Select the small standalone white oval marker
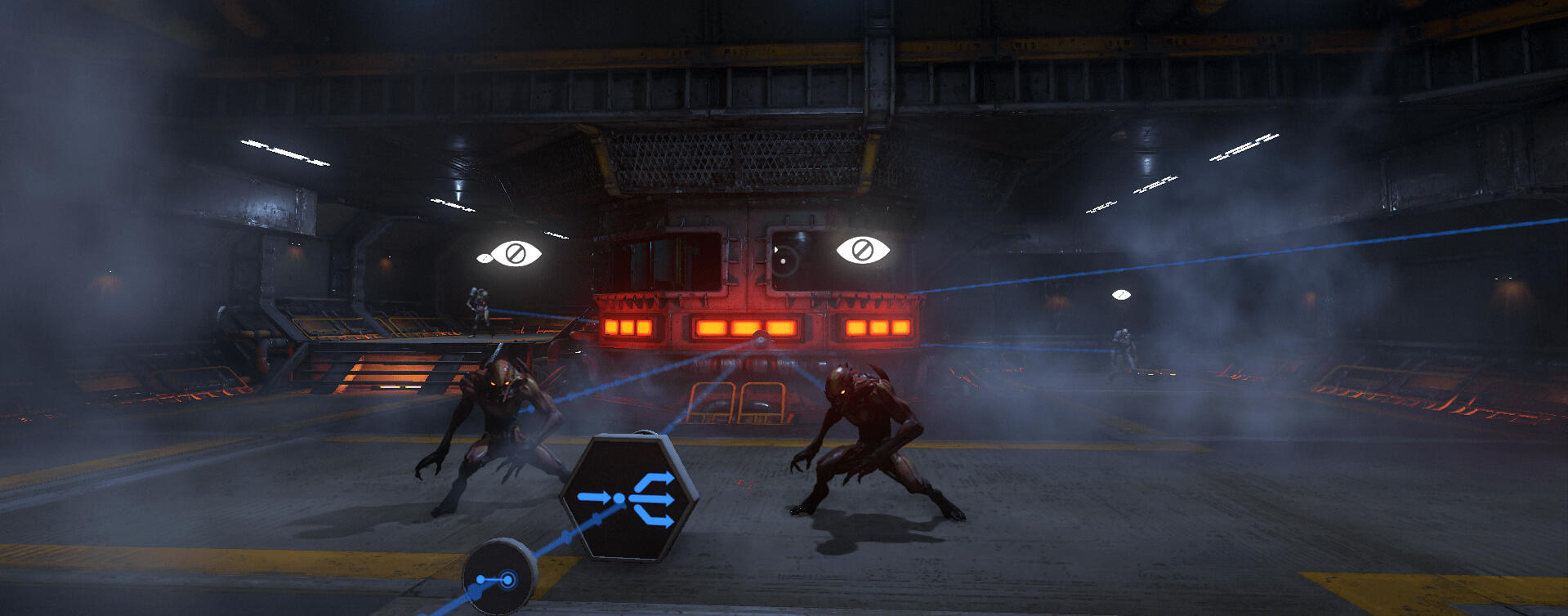This screenshot has width=1568, height=616. [1121, 294]
